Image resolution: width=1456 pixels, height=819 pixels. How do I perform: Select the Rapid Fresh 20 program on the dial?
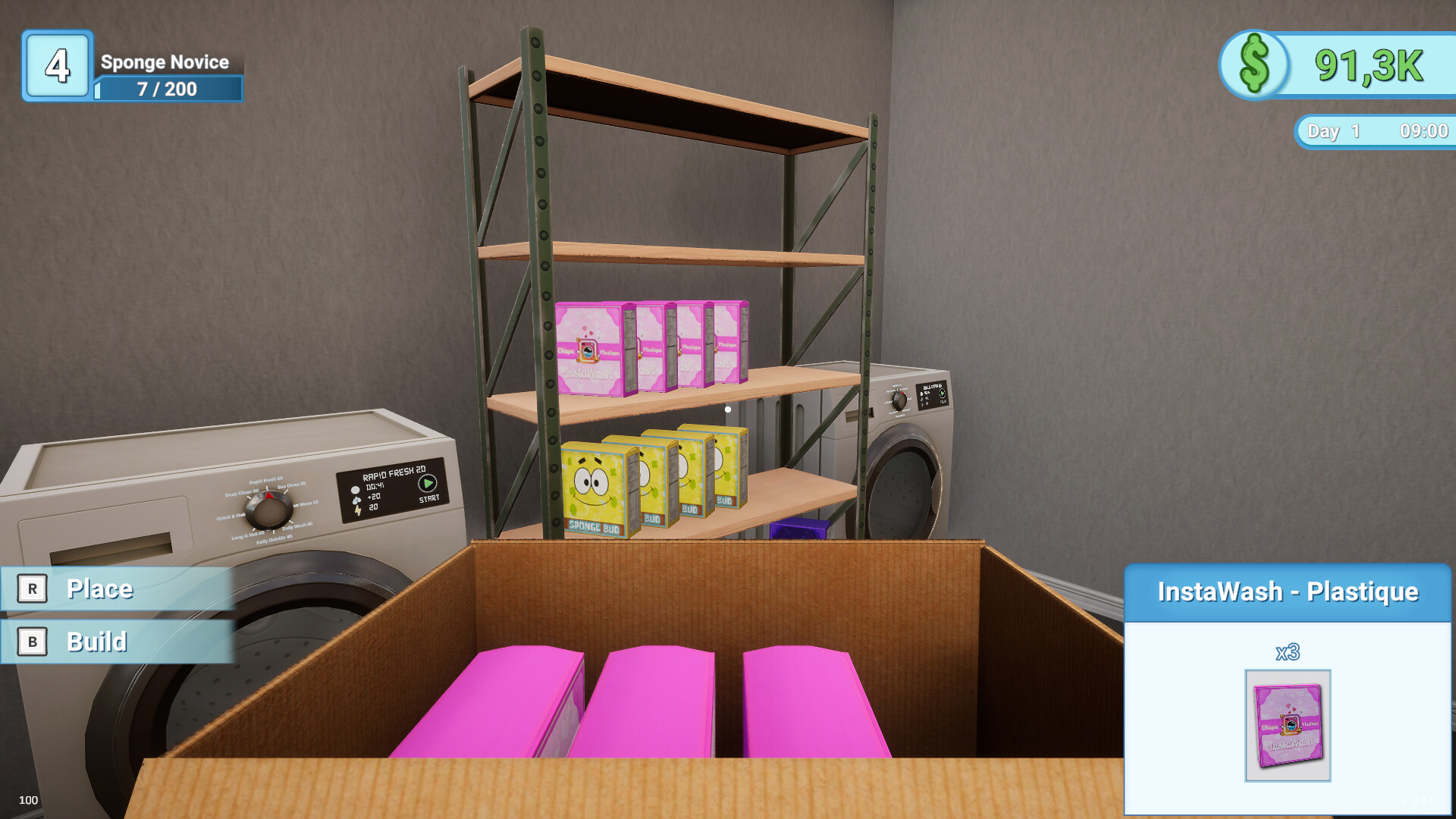[x=266, y=480]
